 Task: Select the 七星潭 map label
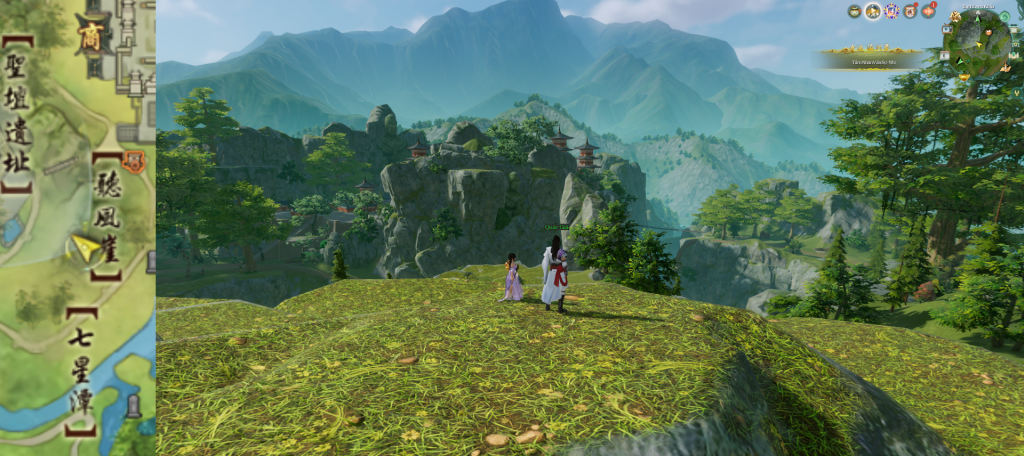tap(82, 371)
